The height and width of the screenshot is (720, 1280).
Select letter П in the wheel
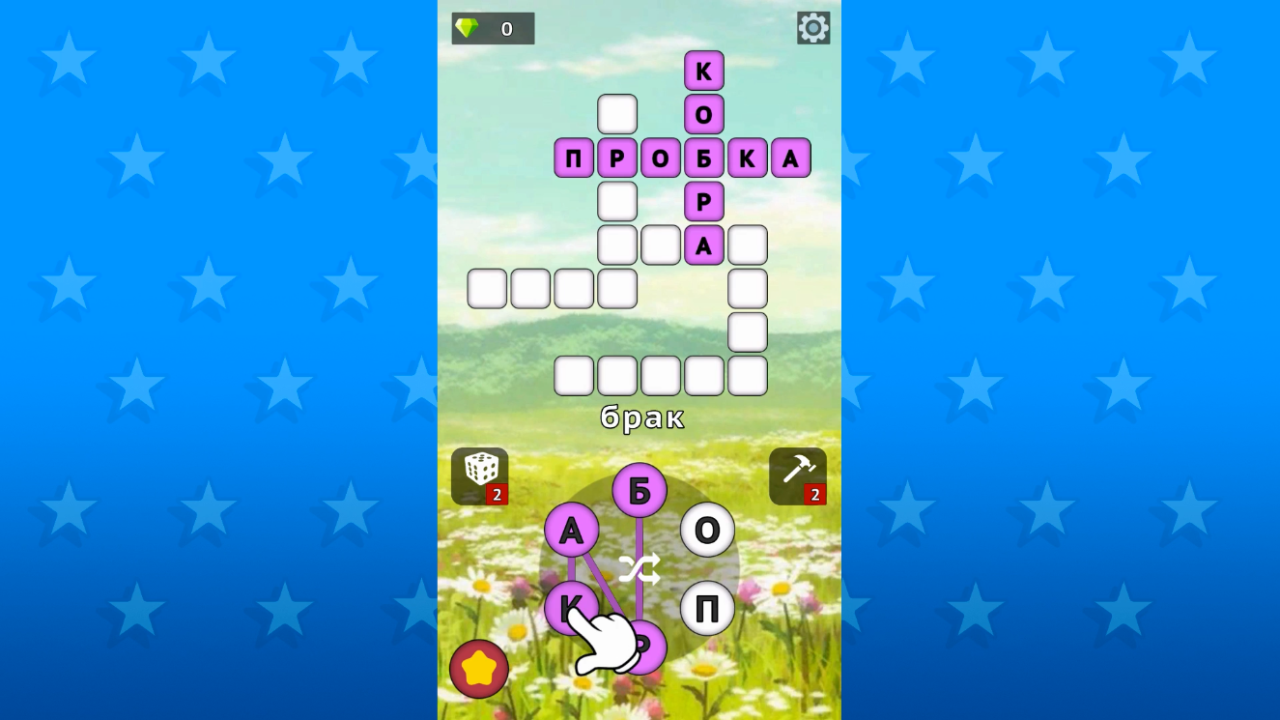(708, 608)
